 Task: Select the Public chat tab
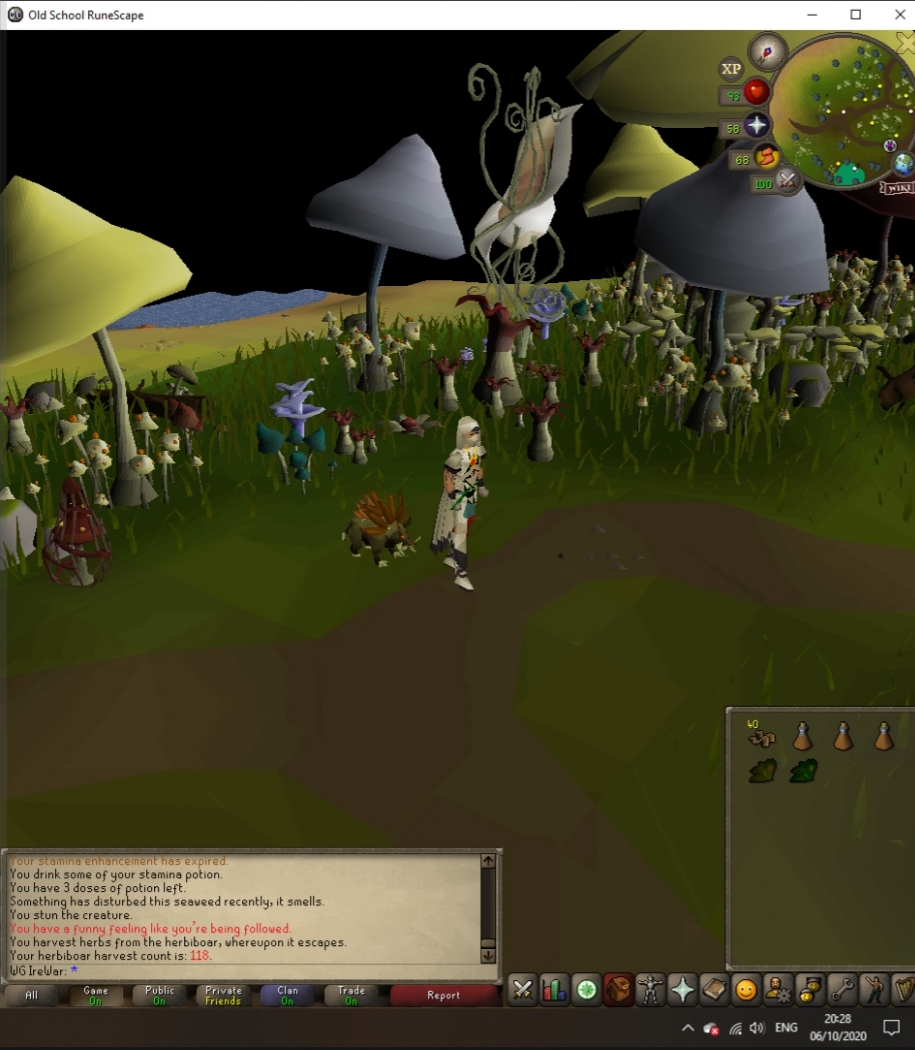(160, 995)
